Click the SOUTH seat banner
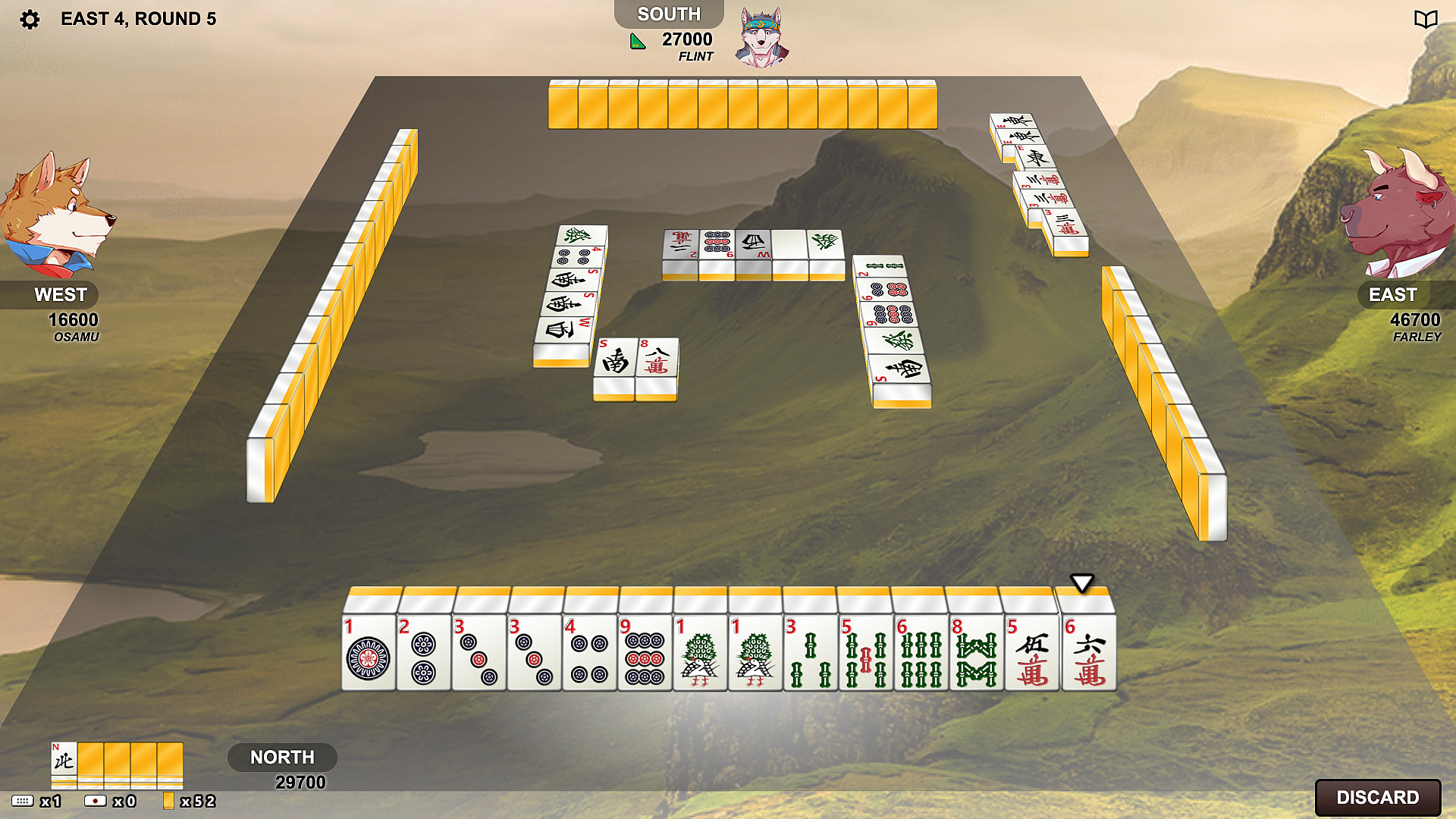 coord(668,13)
